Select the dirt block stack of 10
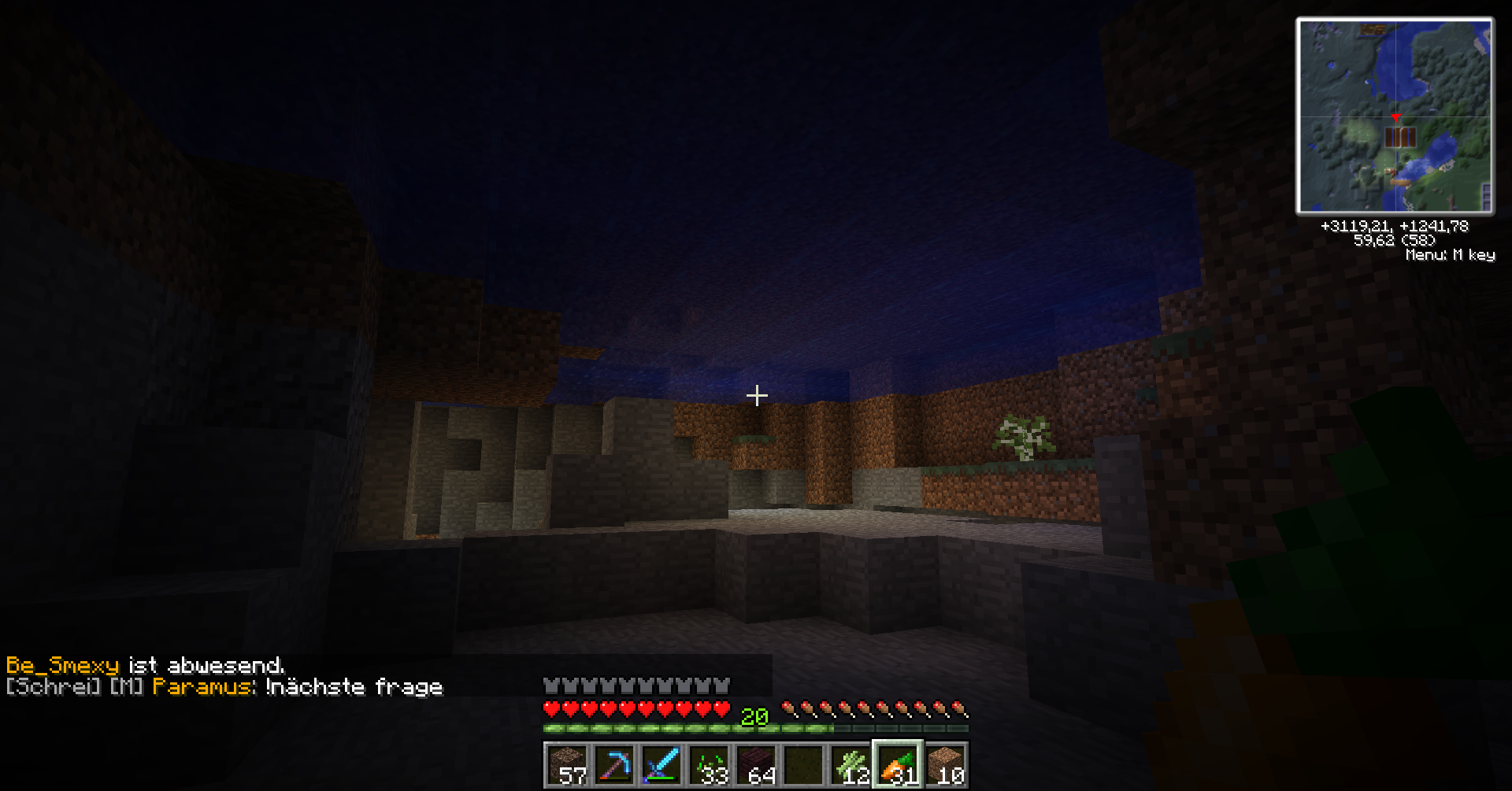 click(945, 765)
